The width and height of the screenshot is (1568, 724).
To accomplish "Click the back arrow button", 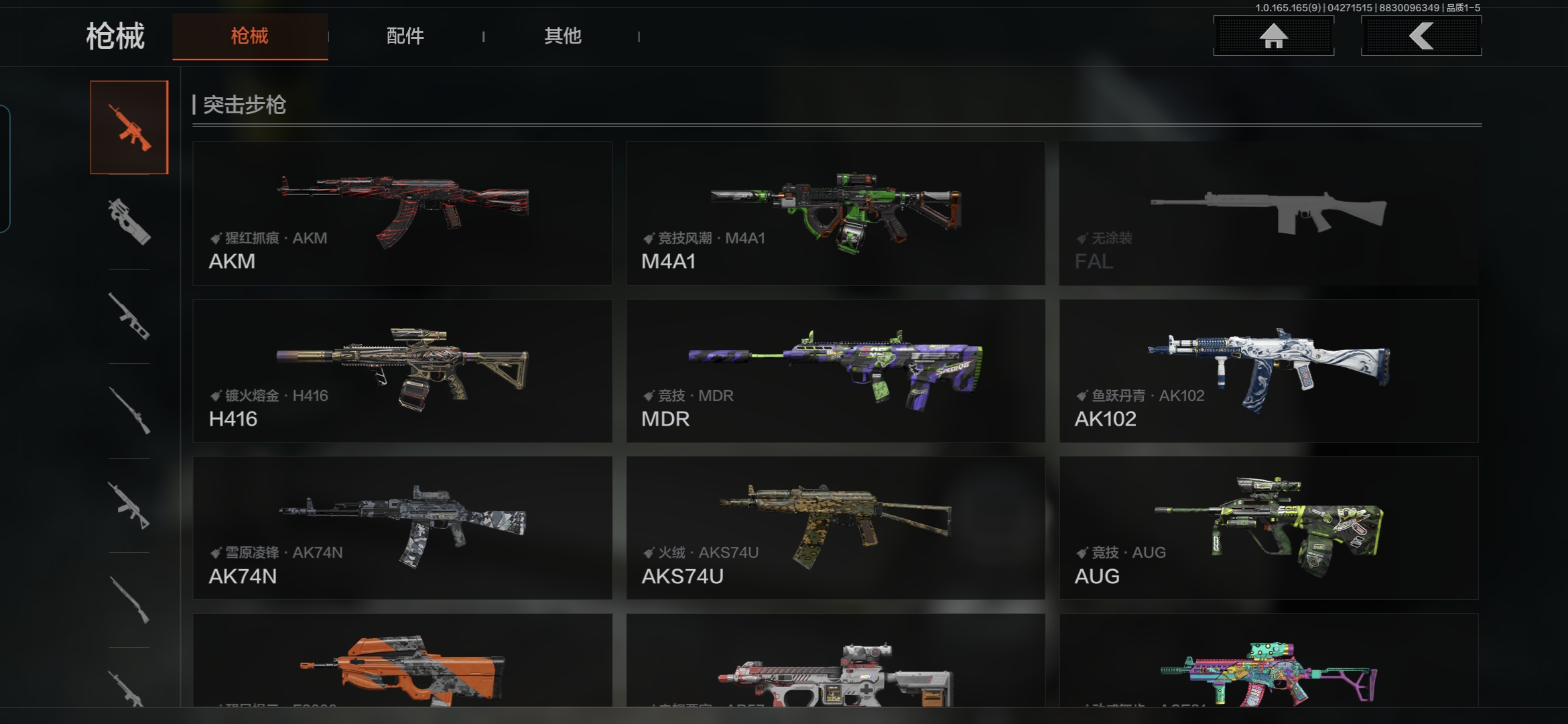I will click(1421, 36).
